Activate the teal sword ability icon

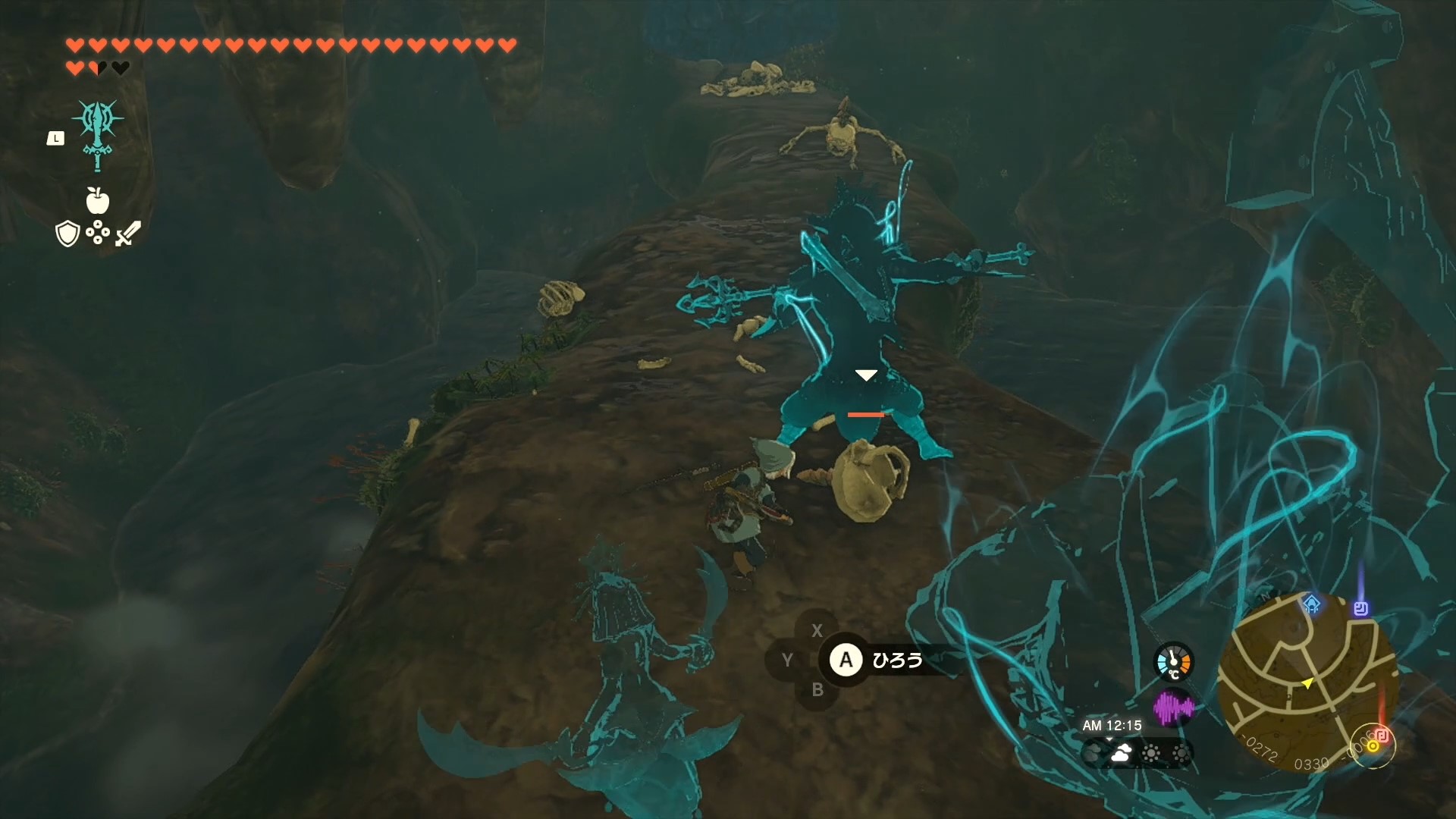coord(98,136)
